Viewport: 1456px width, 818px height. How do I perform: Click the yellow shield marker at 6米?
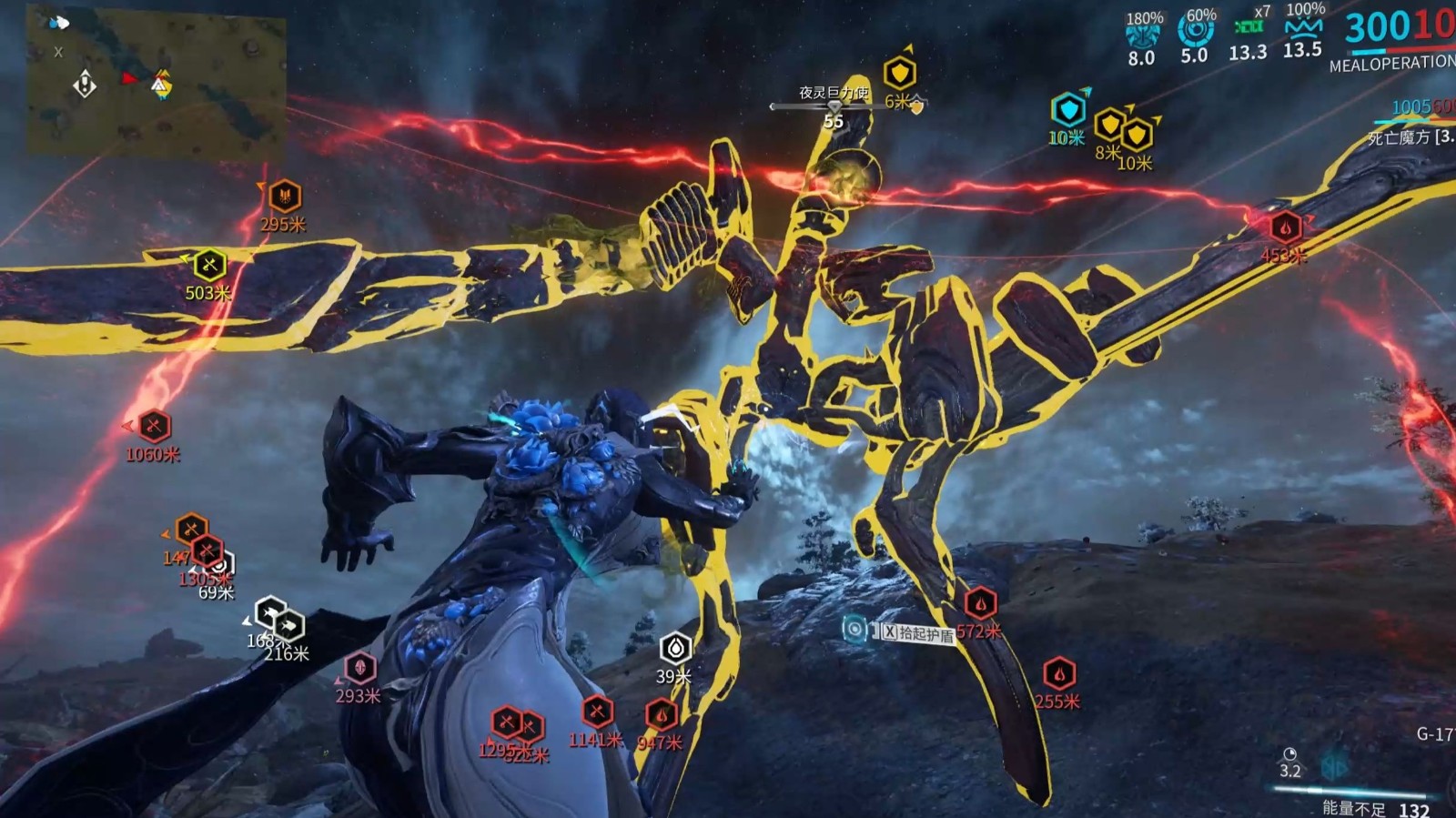(899, 73)
